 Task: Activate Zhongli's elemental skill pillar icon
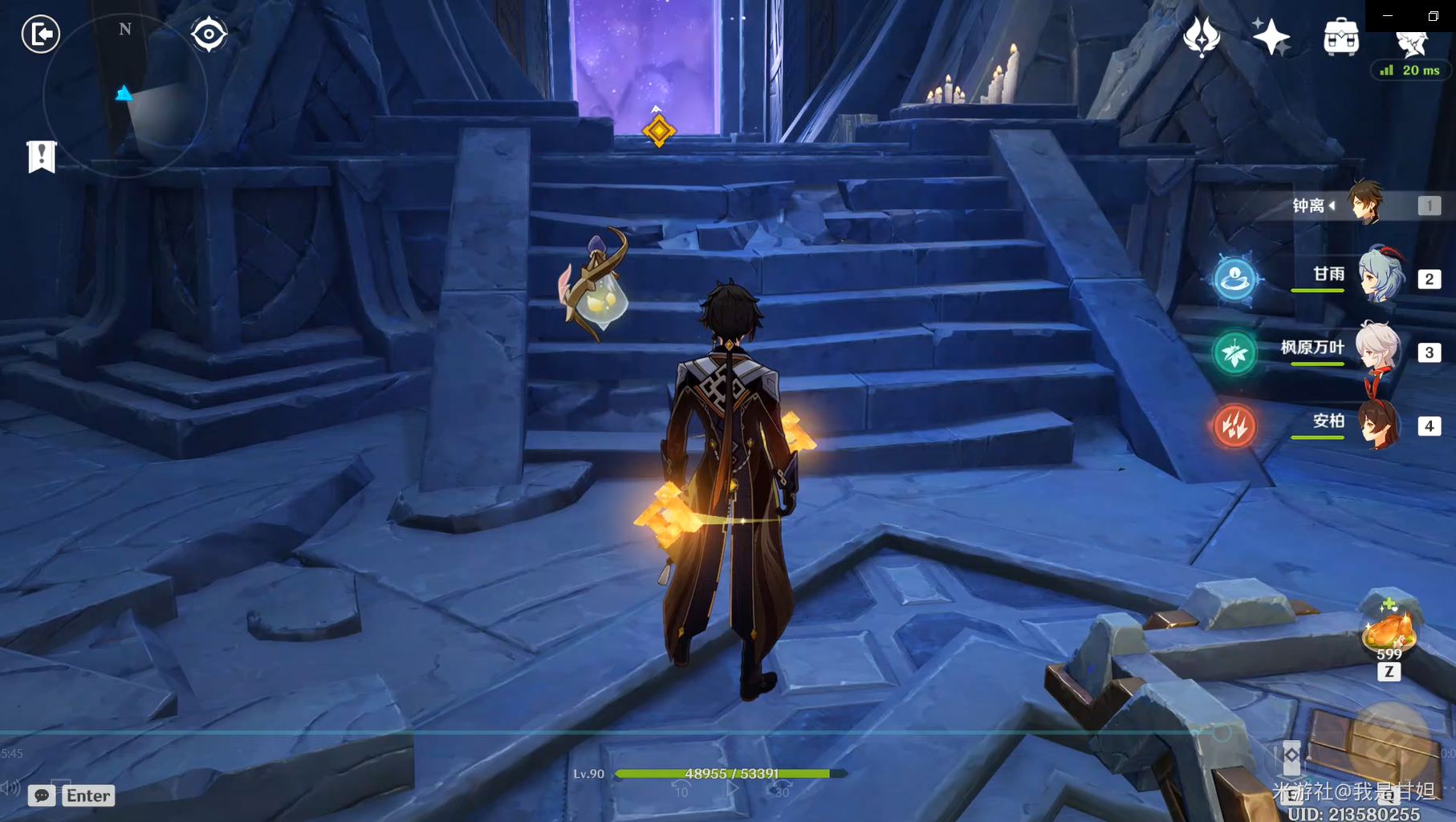coord(1291,756)
